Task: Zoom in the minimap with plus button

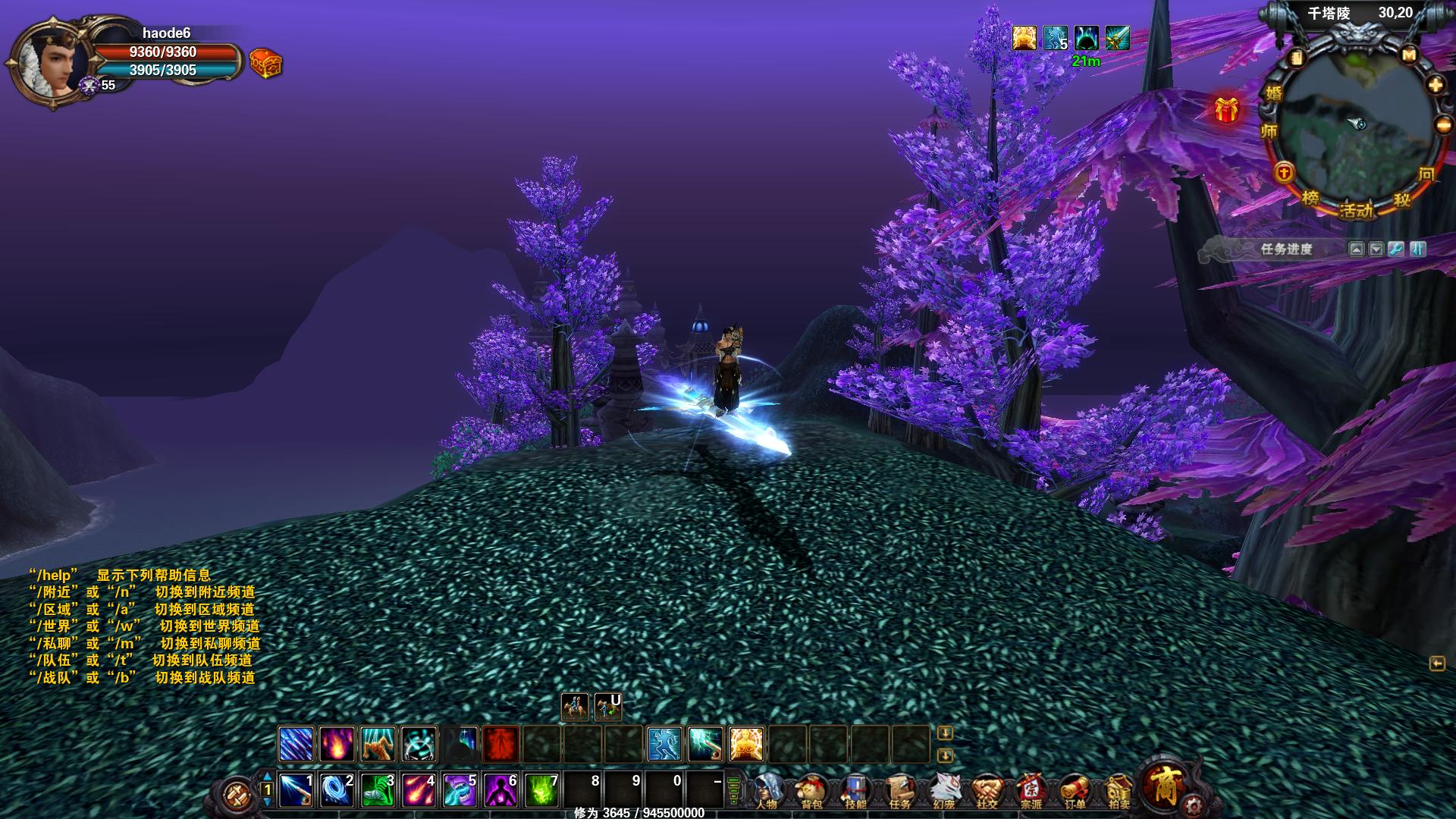Action: click(1436, 85)
